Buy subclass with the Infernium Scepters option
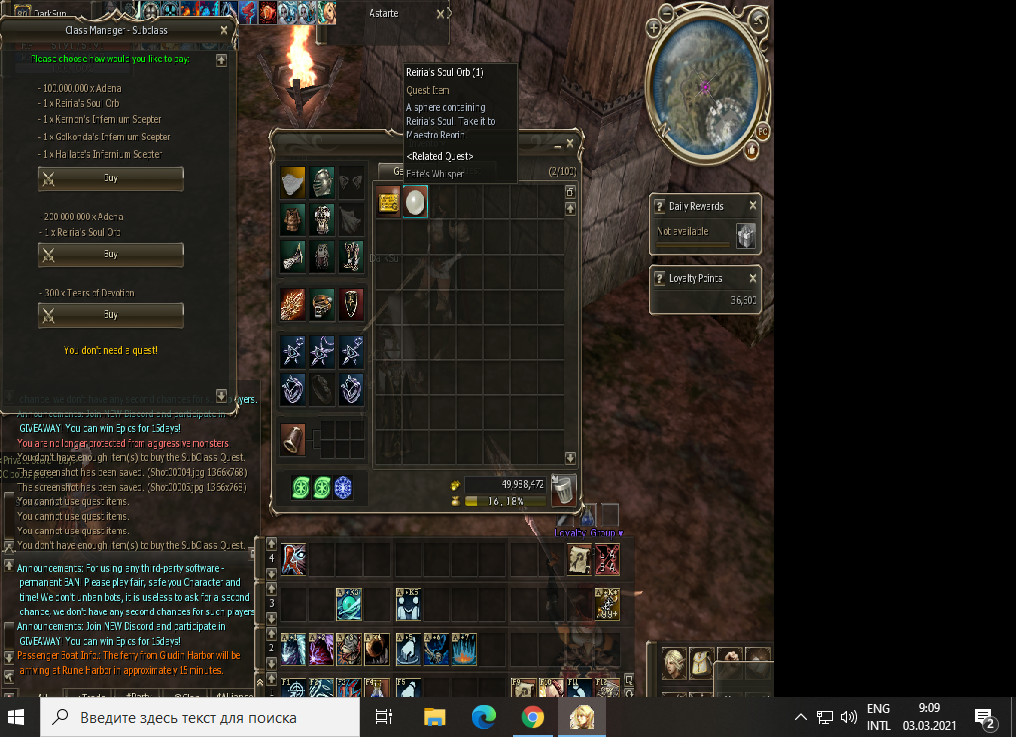 click(x=111, y=178)
